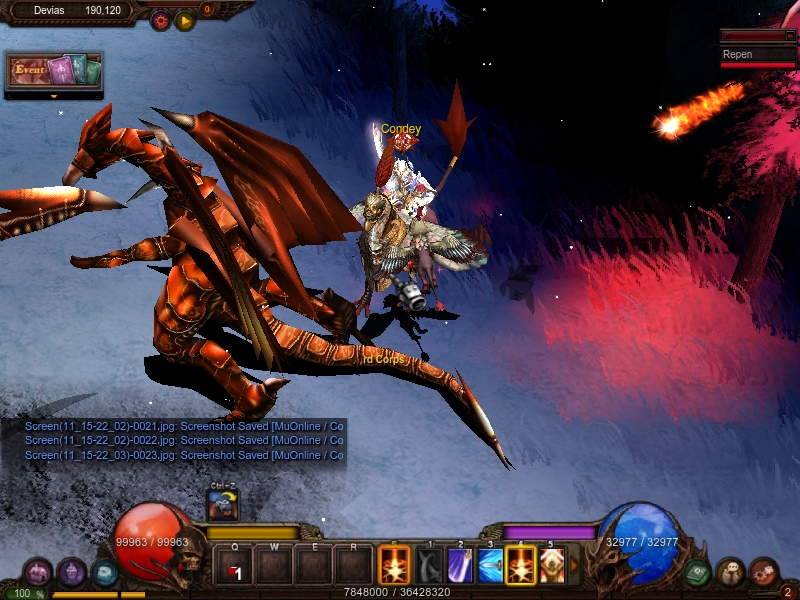The width and height of the screenshot is (800, 600).
Task: Expand the Event panel's small yellow arrow
Action: pyautogui.click(x=53, y=97)
